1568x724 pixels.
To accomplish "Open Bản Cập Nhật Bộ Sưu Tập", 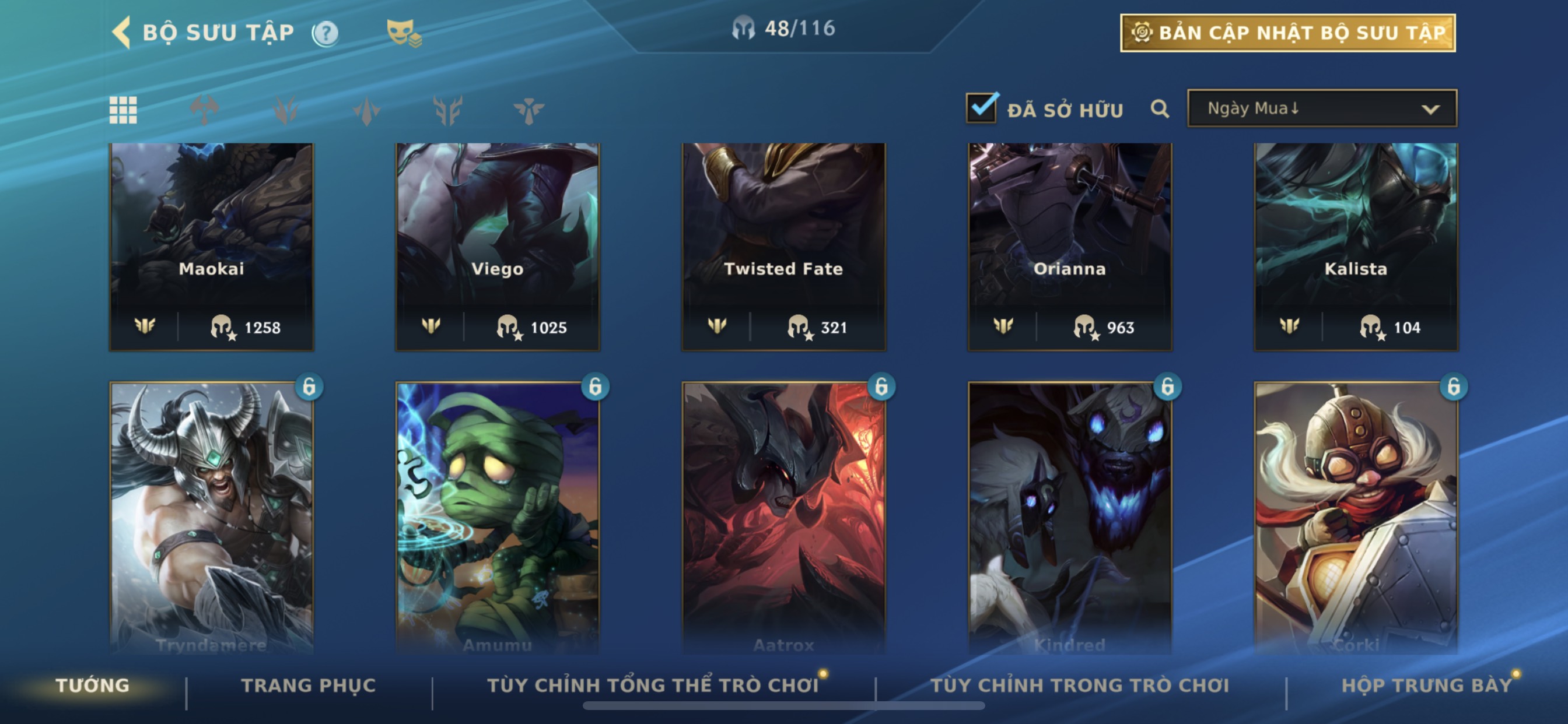I will [1287, 33].
